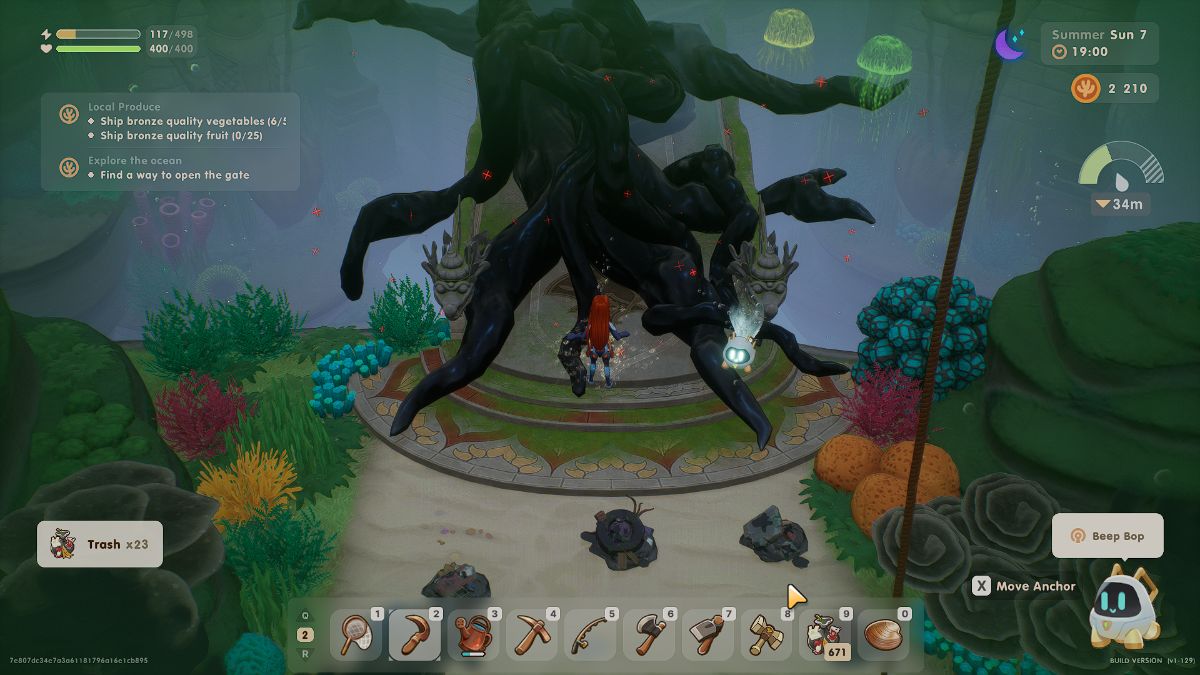Equip the watering can
This screenshot has width=1200, height=675.
click(473, 635)
